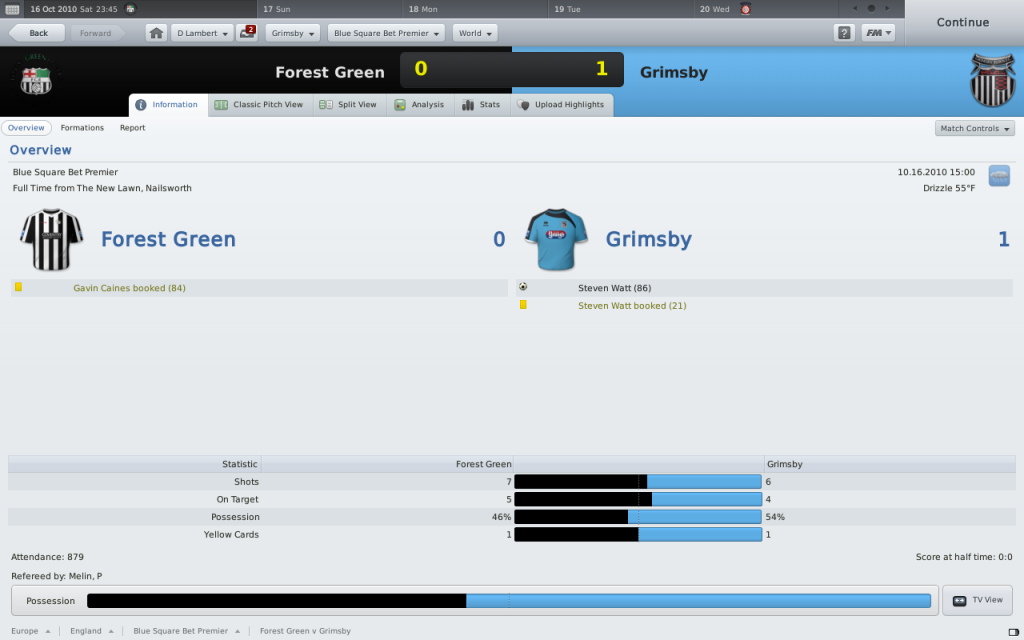Switch to the Formations sub-tab
This screenshot has width=1024, height=640.
pyautogui.click(x=82, y=128)
